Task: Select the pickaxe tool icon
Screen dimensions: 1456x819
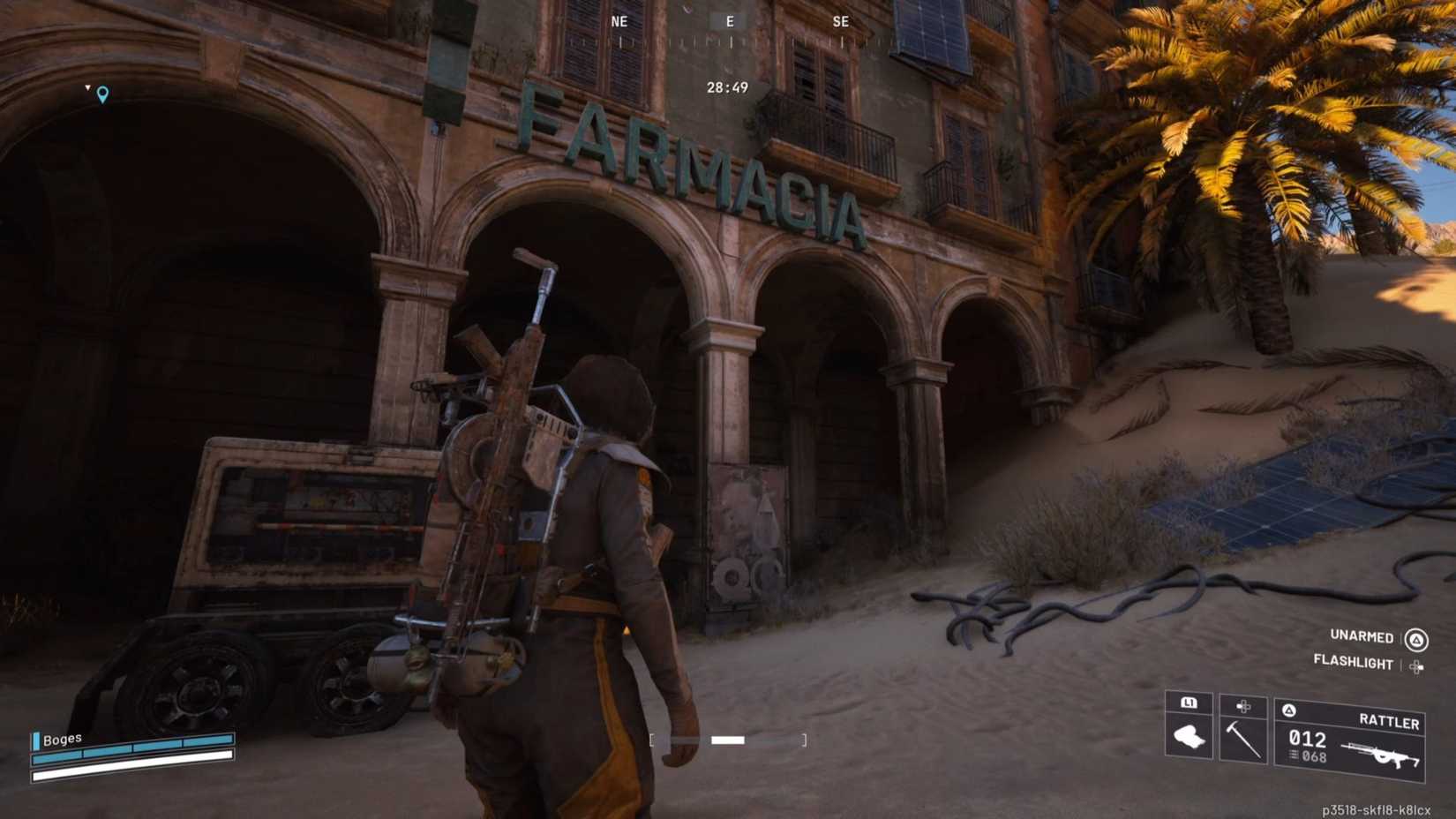Action: [1244, 737]
